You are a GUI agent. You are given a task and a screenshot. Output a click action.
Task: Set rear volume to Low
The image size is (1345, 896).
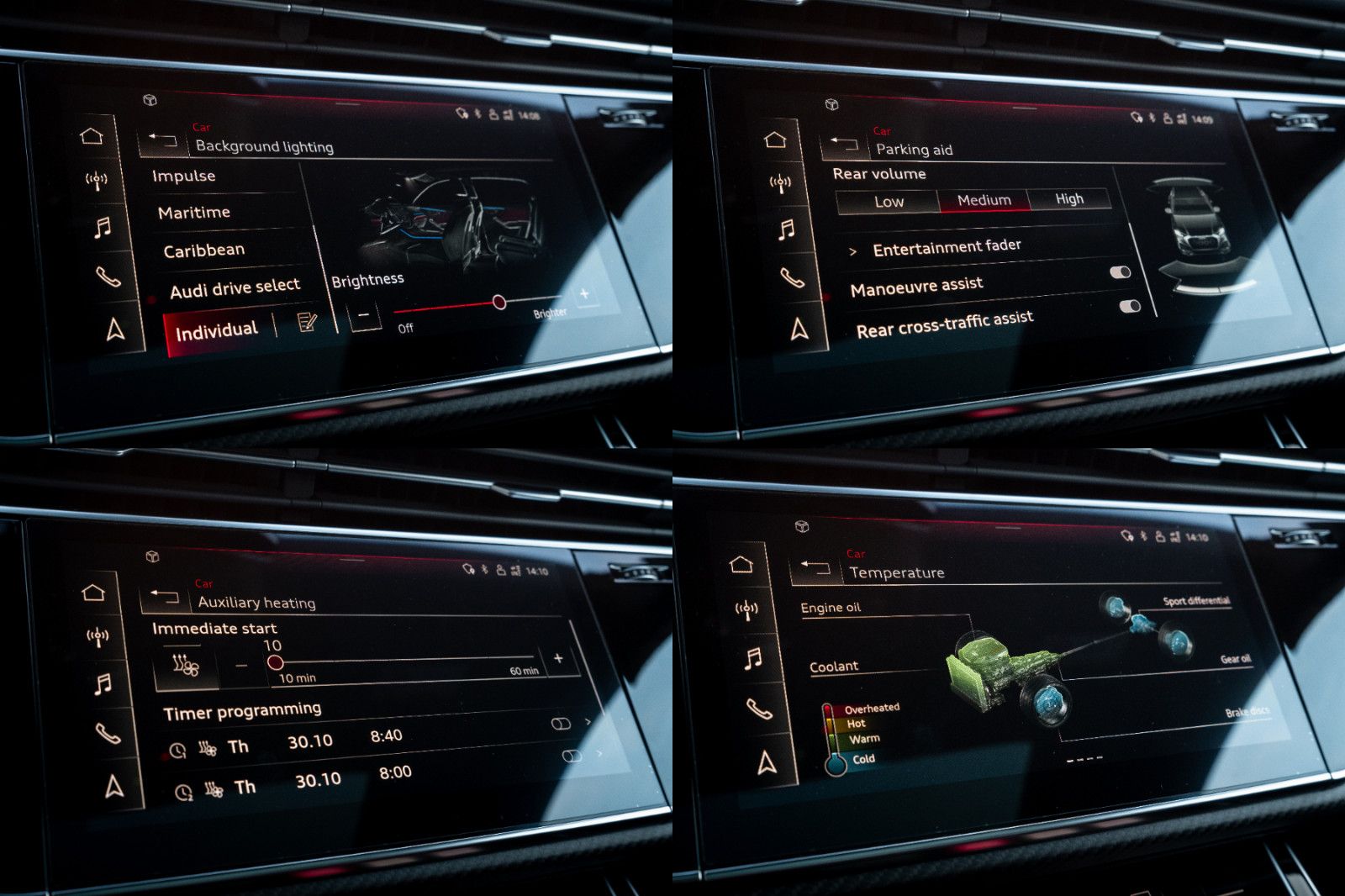[889, 202]
